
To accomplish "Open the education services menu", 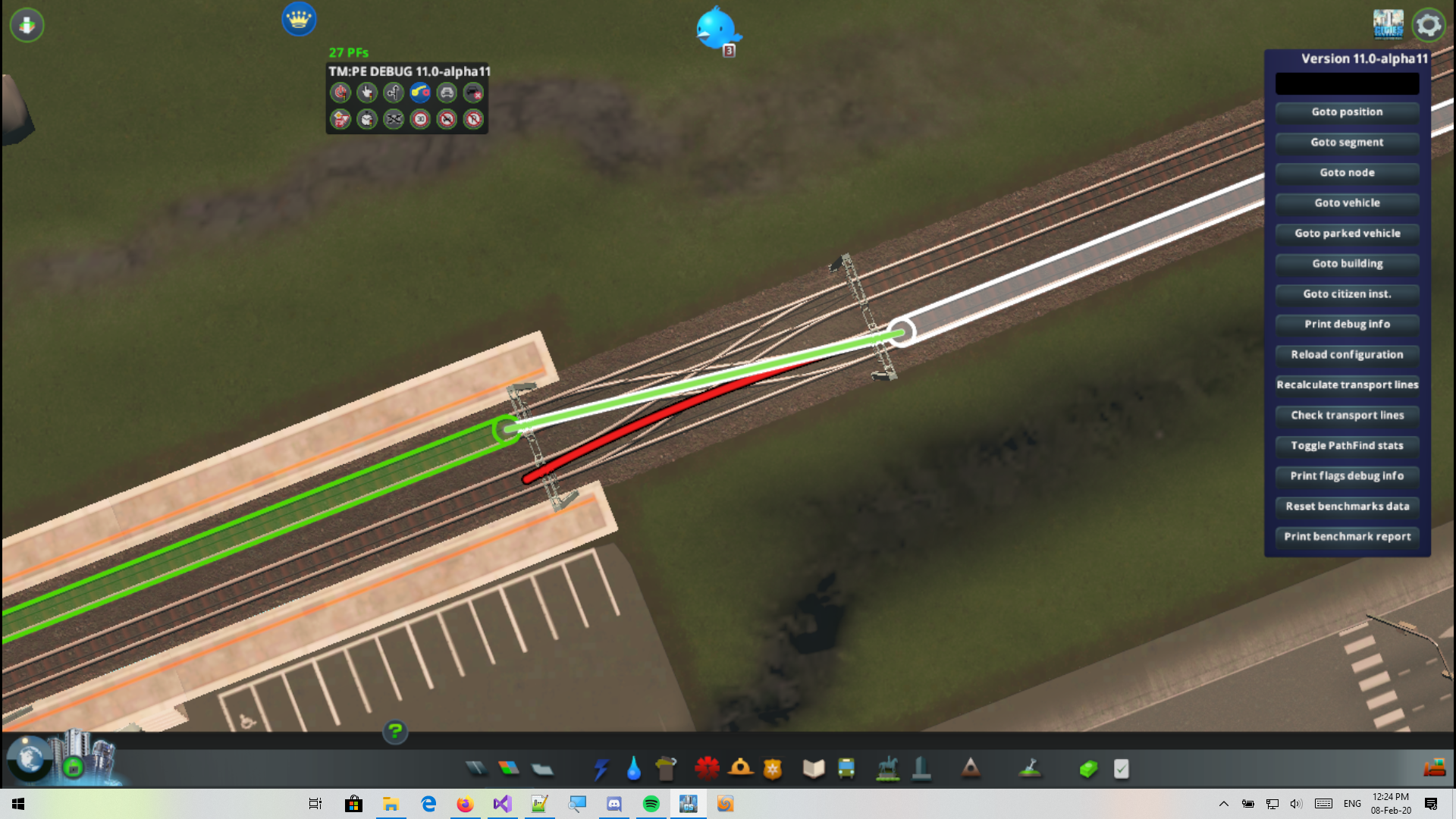I will (x=813, y=768).
